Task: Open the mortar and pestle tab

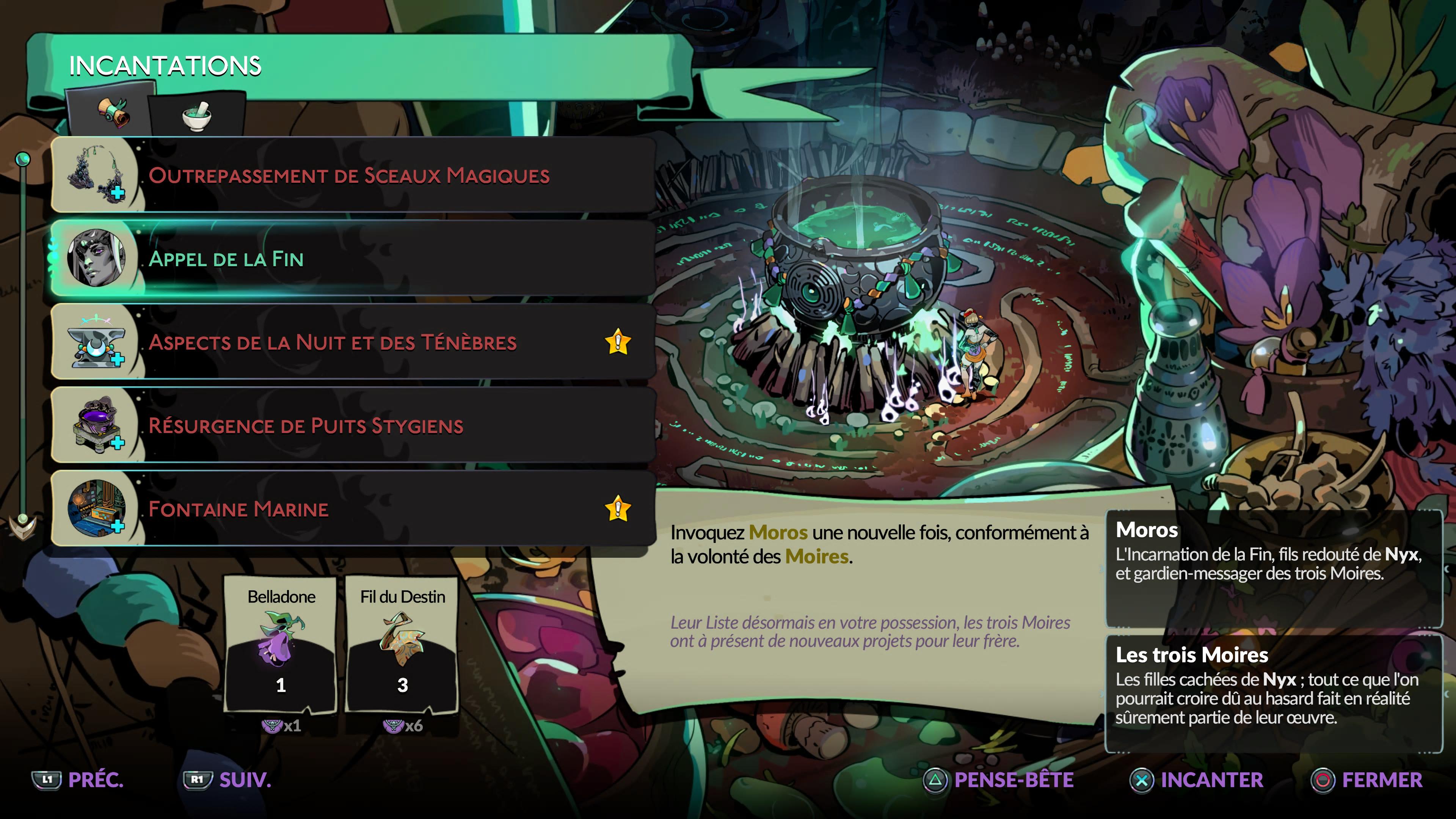Action: tap(197, 115)
